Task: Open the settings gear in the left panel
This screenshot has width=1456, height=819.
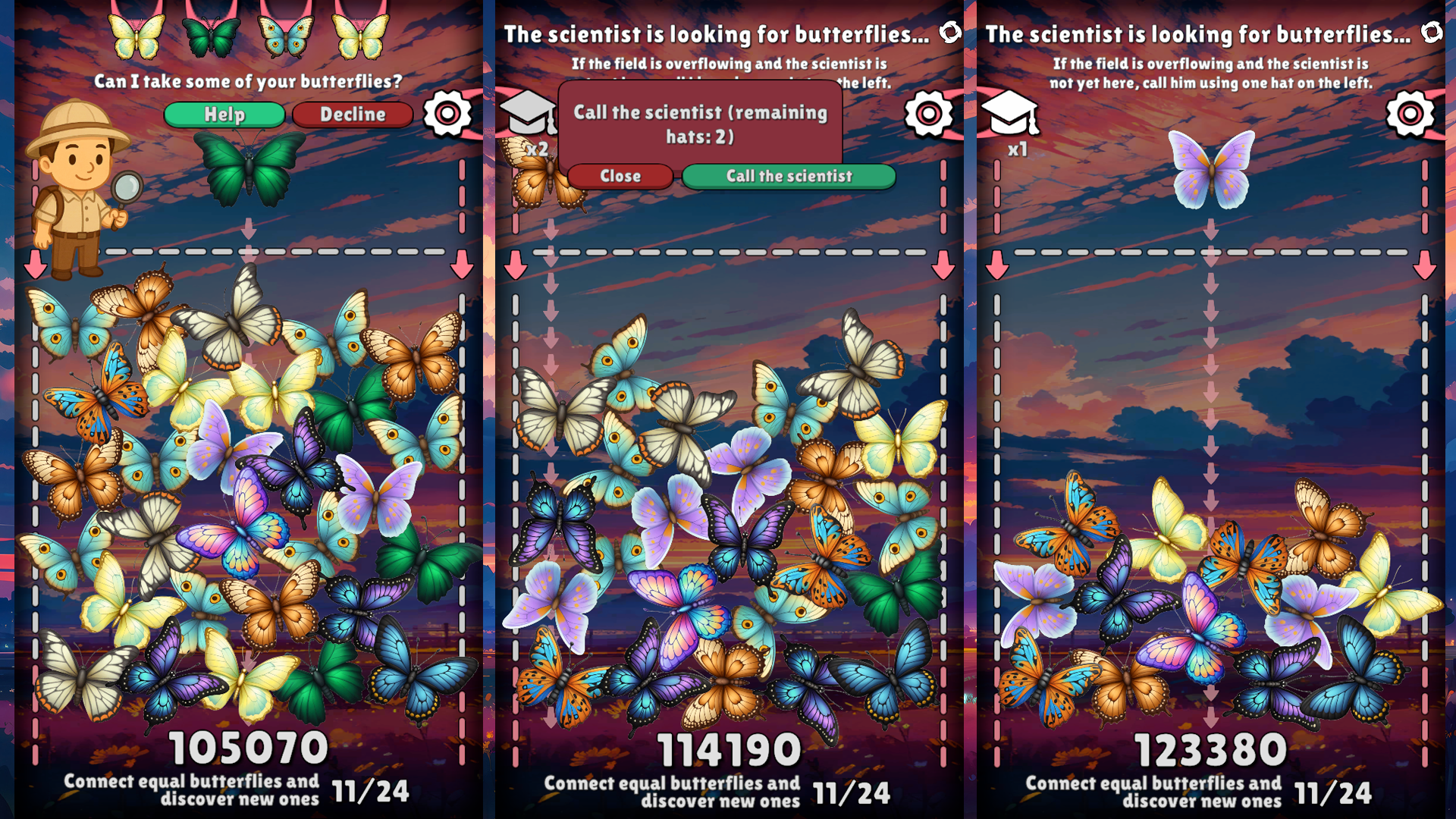Action: tap(447, 112)
